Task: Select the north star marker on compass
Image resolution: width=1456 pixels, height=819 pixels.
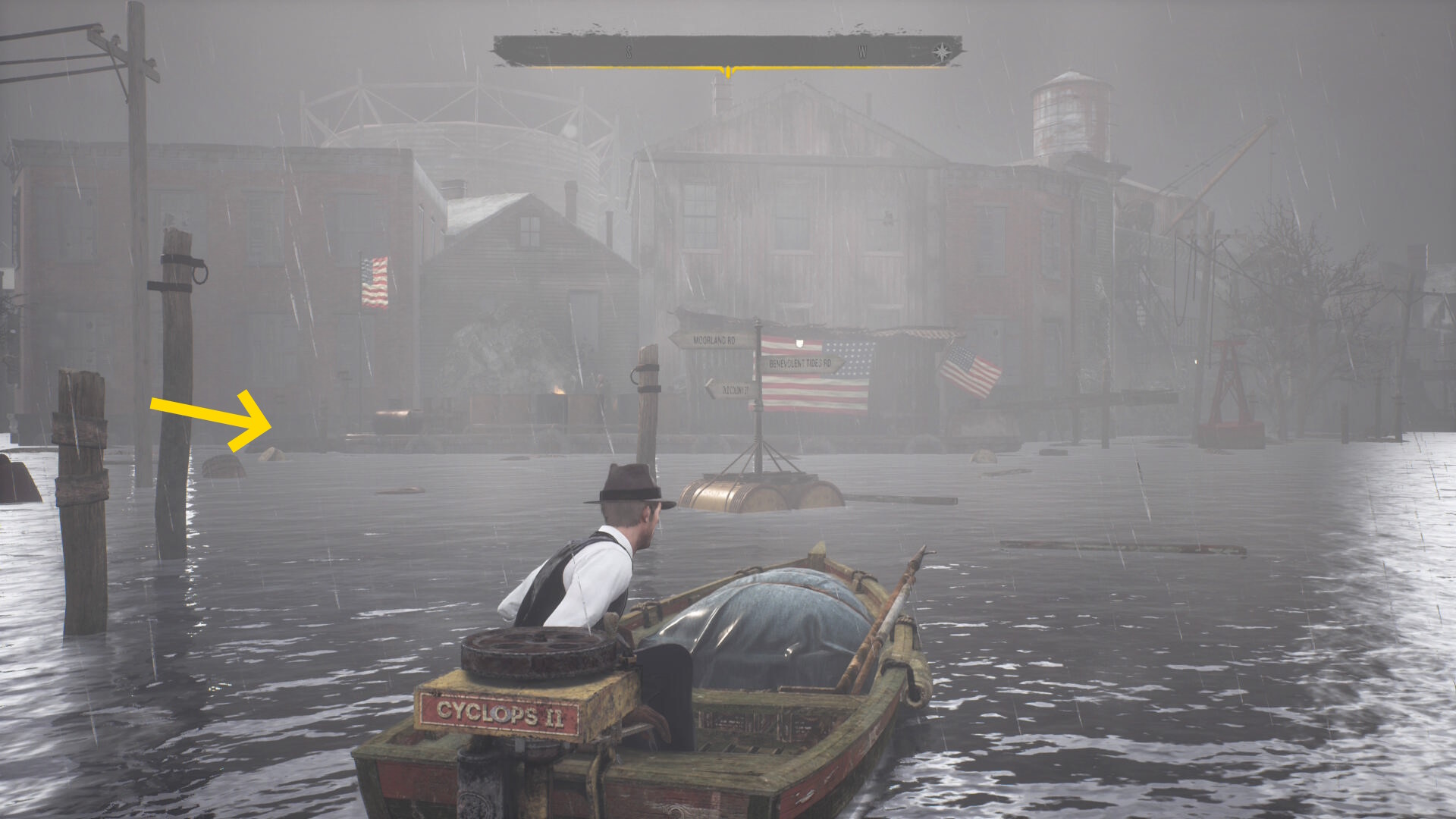Action: (941, 52)
